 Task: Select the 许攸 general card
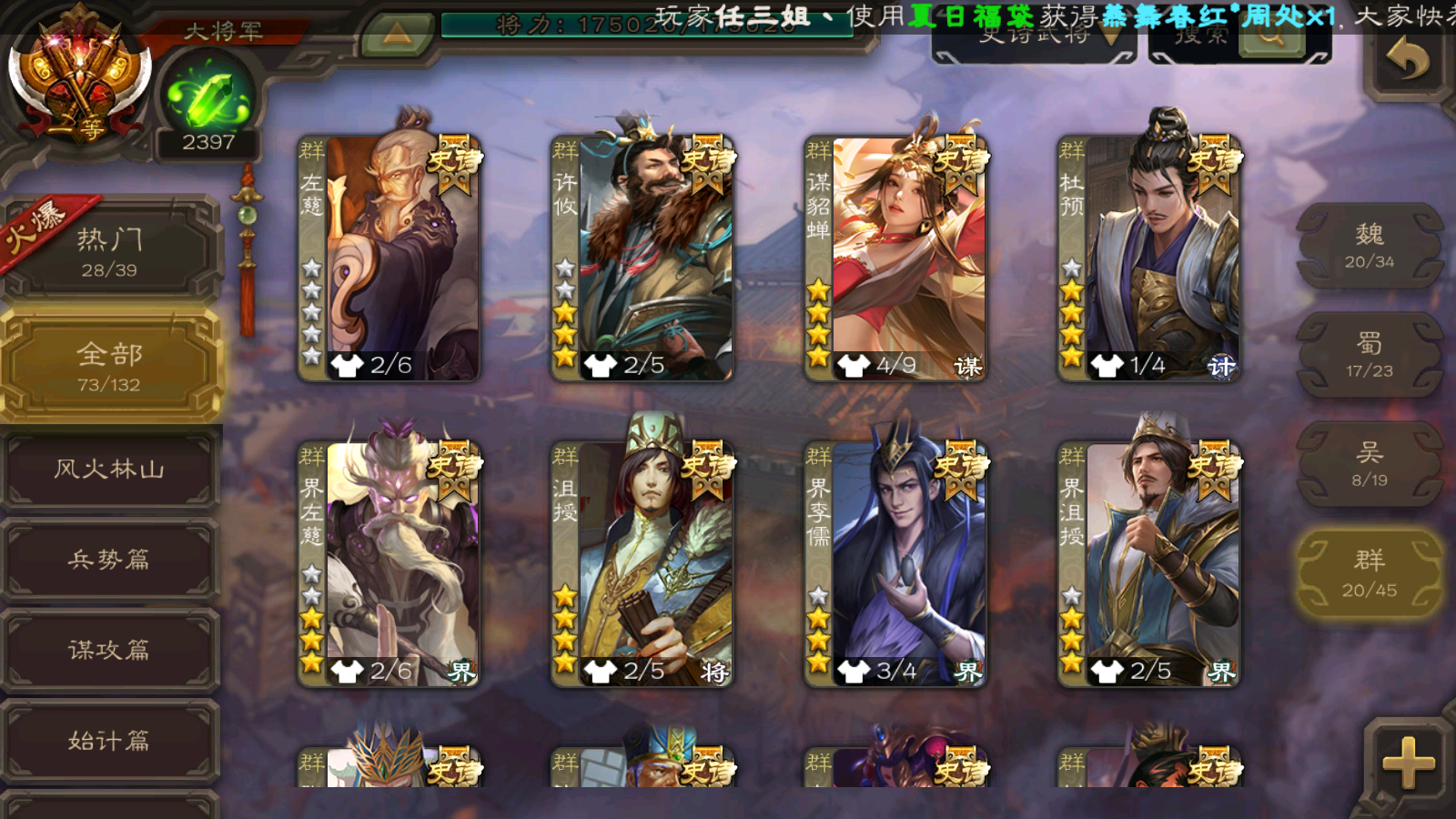(x=642, y=258)
